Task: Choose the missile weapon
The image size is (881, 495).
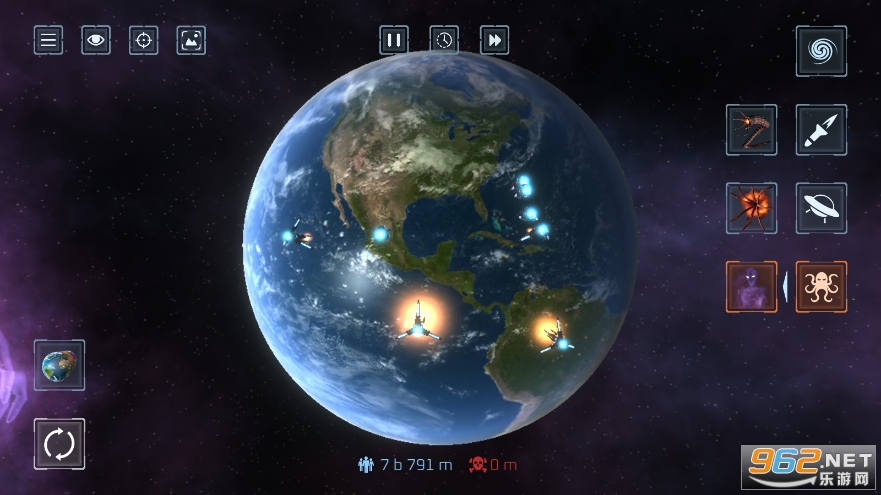Action: [821, 130]
